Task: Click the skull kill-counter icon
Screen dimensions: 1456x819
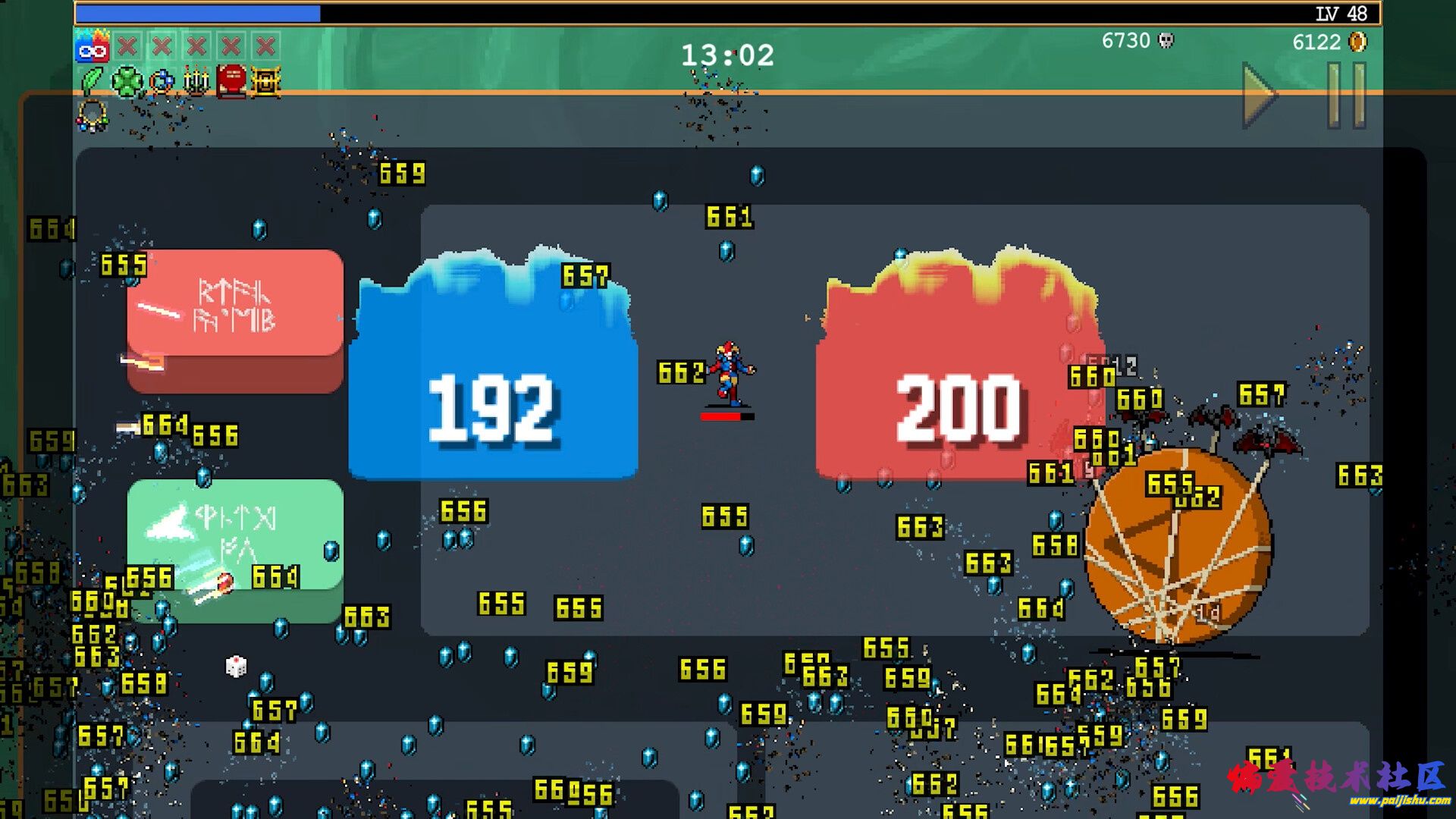Action: point(1168,42)
